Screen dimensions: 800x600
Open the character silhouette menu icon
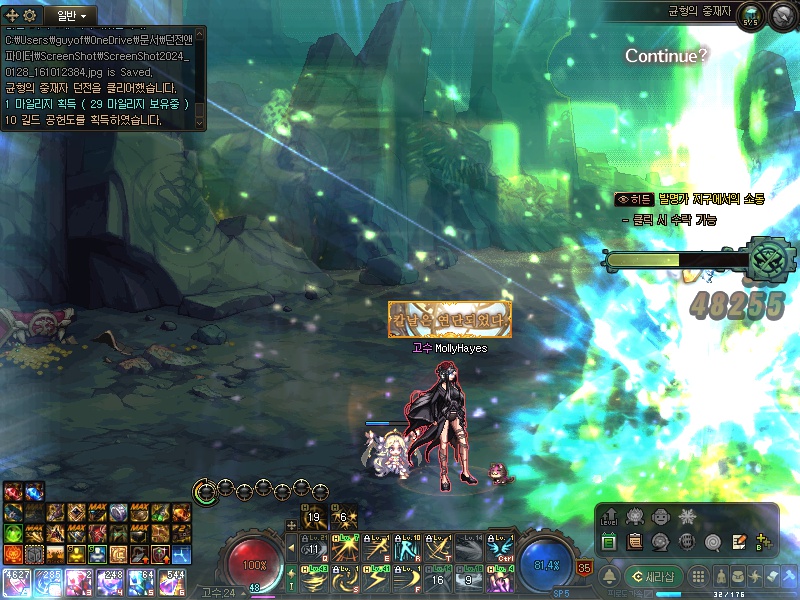click(720, 576)
